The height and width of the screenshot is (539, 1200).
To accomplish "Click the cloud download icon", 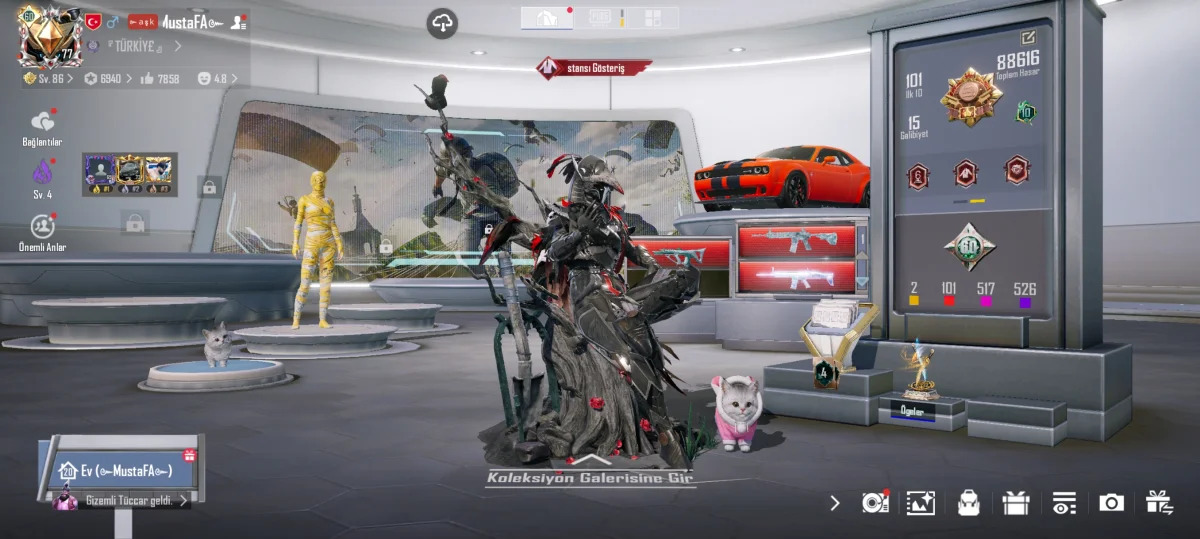I will (442, 23).
